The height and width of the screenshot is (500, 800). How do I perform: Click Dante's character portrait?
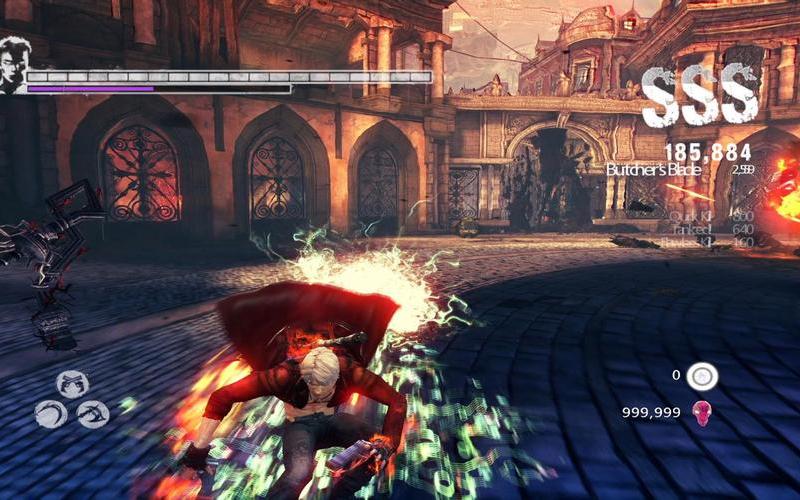[x=14, y=64]
